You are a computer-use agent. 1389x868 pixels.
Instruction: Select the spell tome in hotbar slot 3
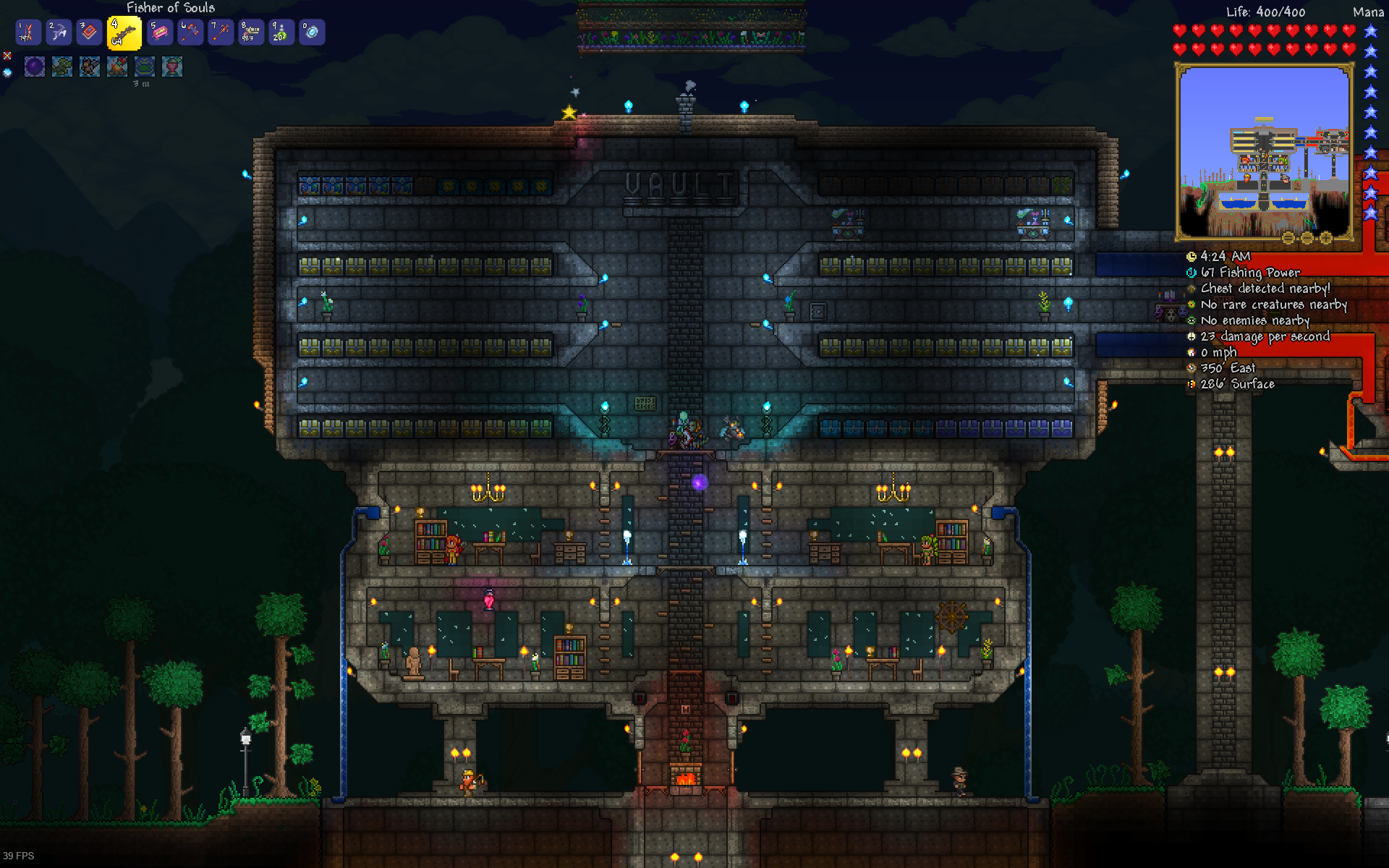(x=89, y=32)
